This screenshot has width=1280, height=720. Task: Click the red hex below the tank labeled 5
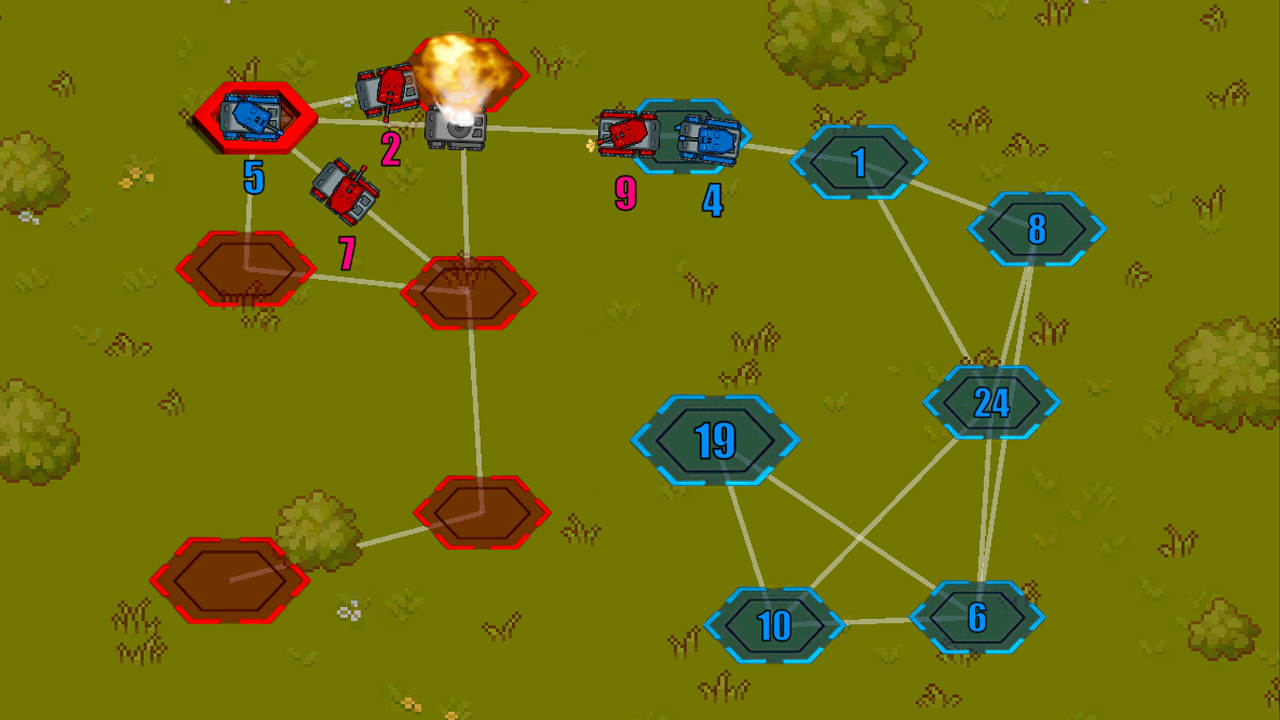(x=245, y=268)
